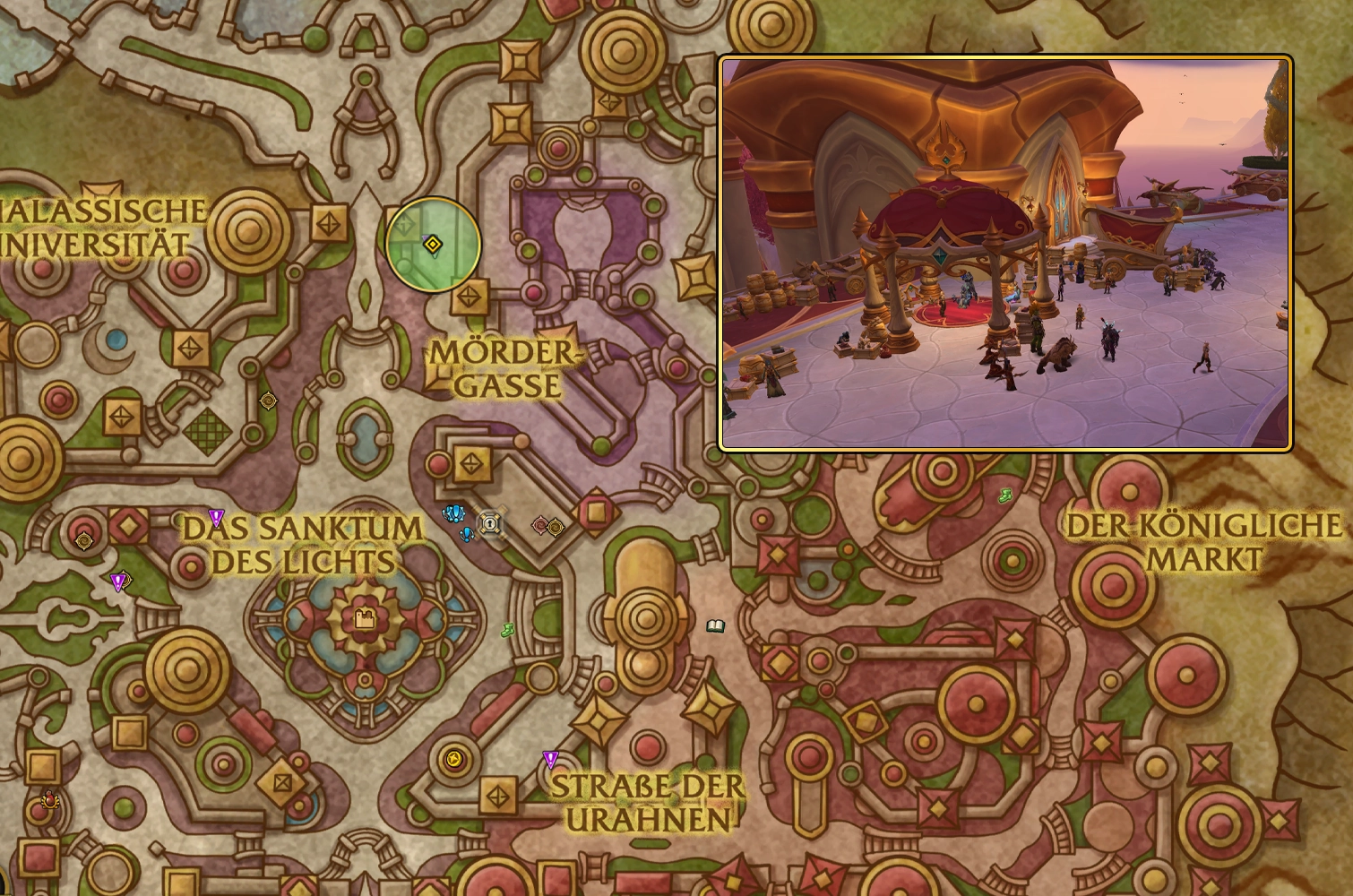Click the red swirl icon next to the gold swirl
Viewport: 1353px width, 896px height.
click(x=541, y=524)
